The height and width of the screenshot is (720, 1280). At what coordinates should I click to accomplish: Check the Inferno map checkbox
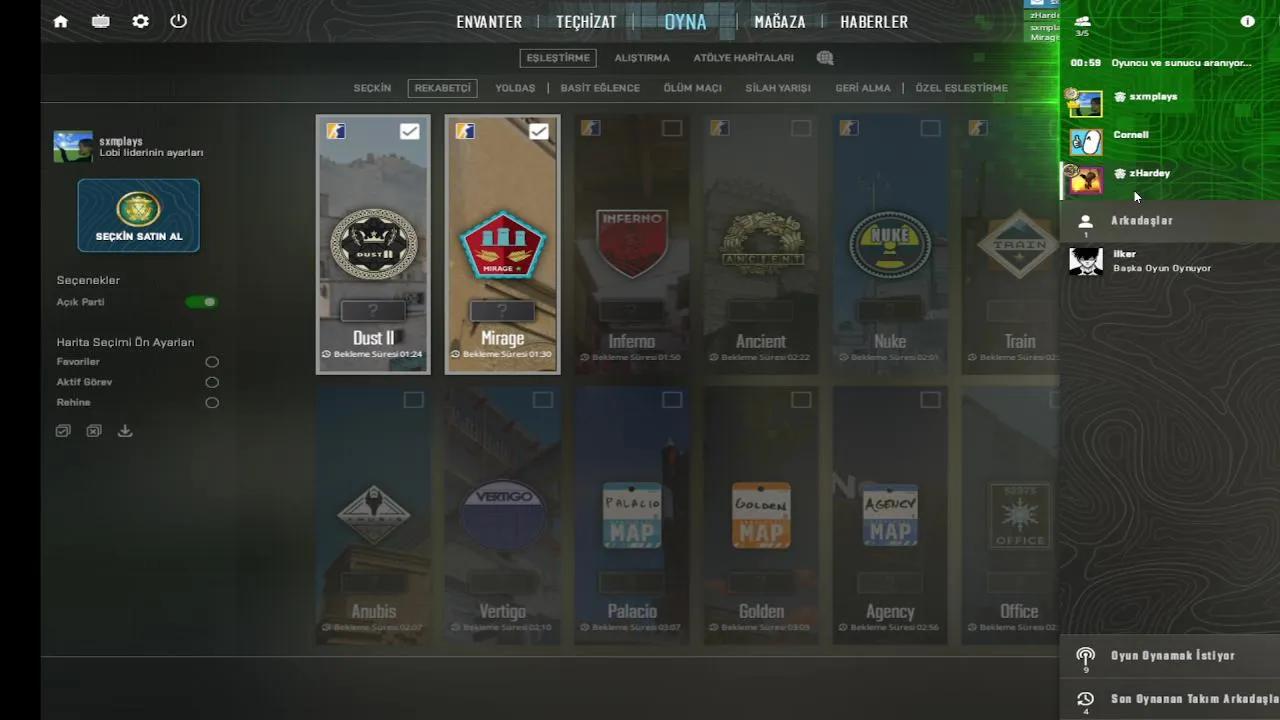click(671, 128)
